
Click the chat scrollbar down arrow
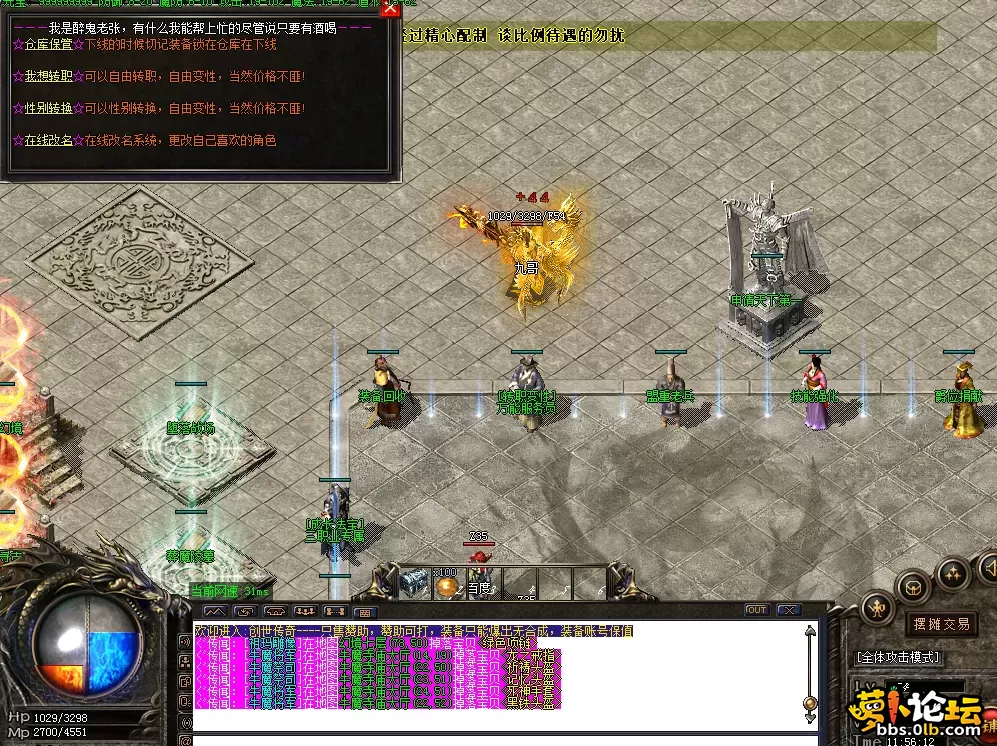(x=810, y=717)
